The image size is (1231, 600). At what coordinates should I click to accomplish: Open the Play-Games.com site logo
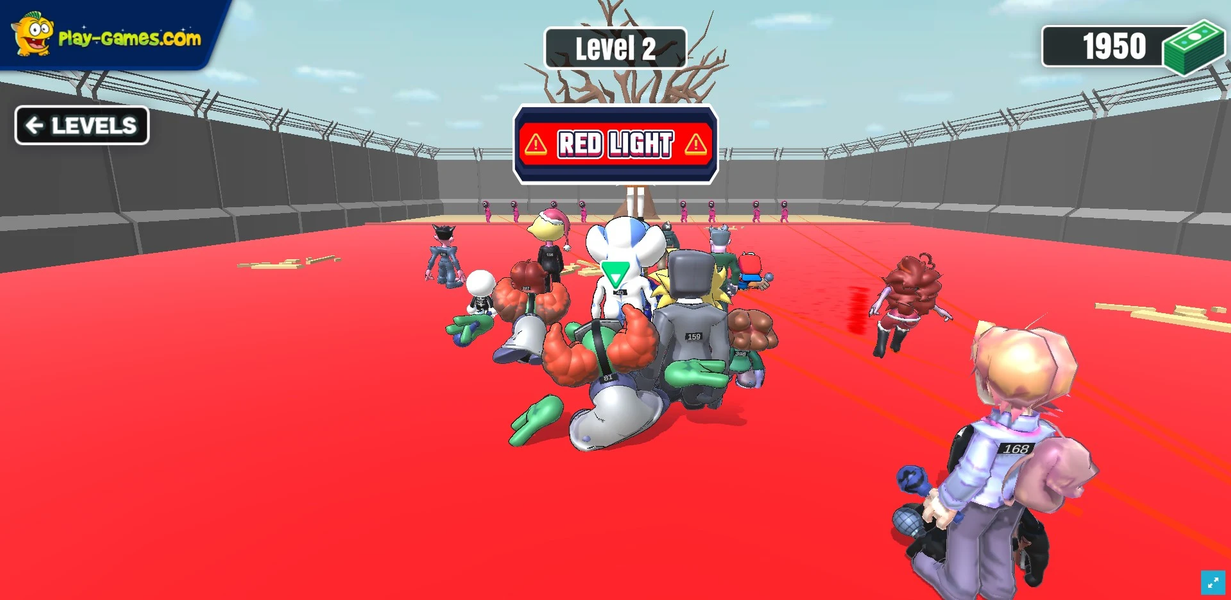pos(106,35)
